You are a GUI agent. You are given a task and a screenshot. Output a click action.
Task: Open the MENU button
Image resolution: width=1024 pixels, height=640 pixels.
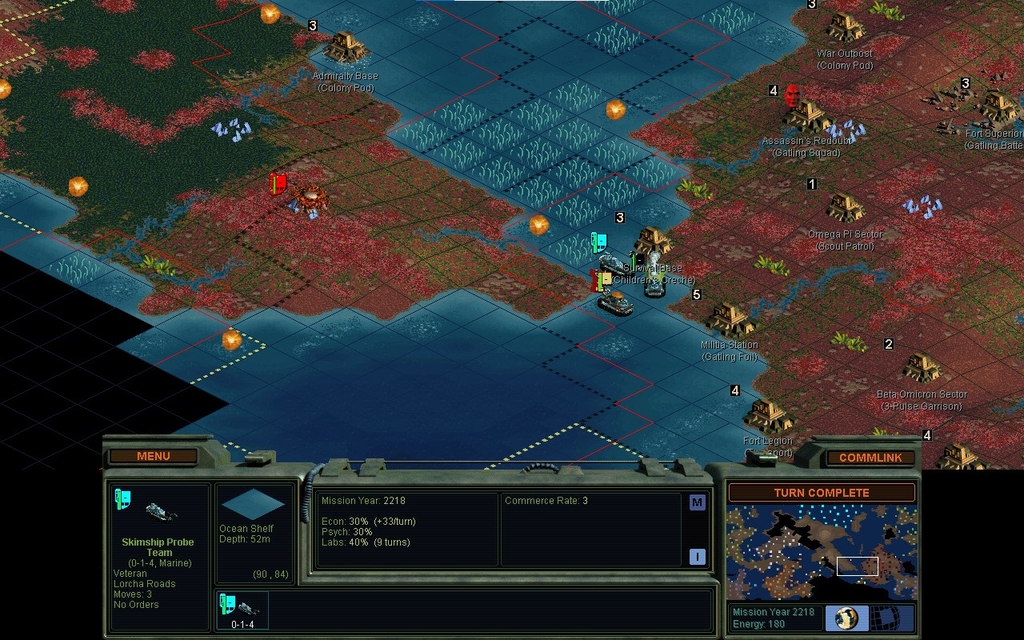point(153,456)
